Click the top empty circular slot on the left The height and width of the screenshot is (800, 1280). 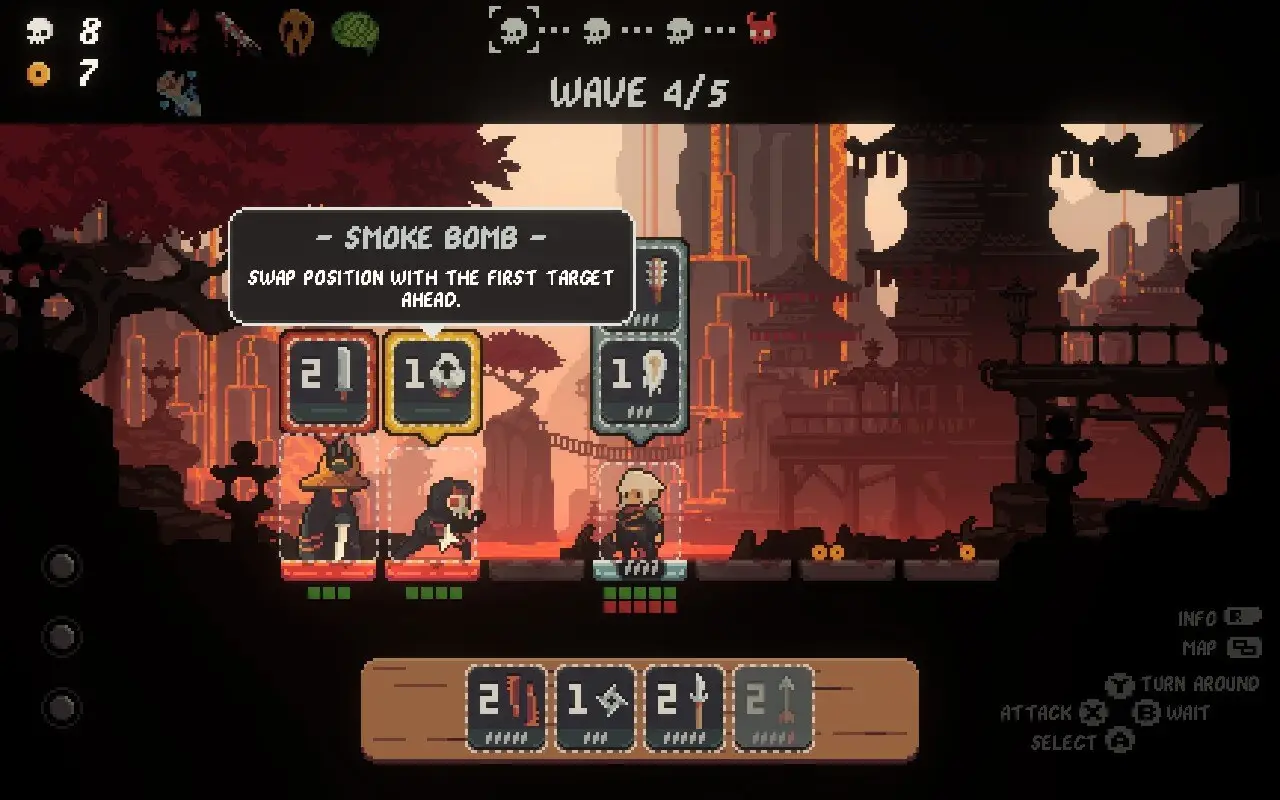coord(63,566)
